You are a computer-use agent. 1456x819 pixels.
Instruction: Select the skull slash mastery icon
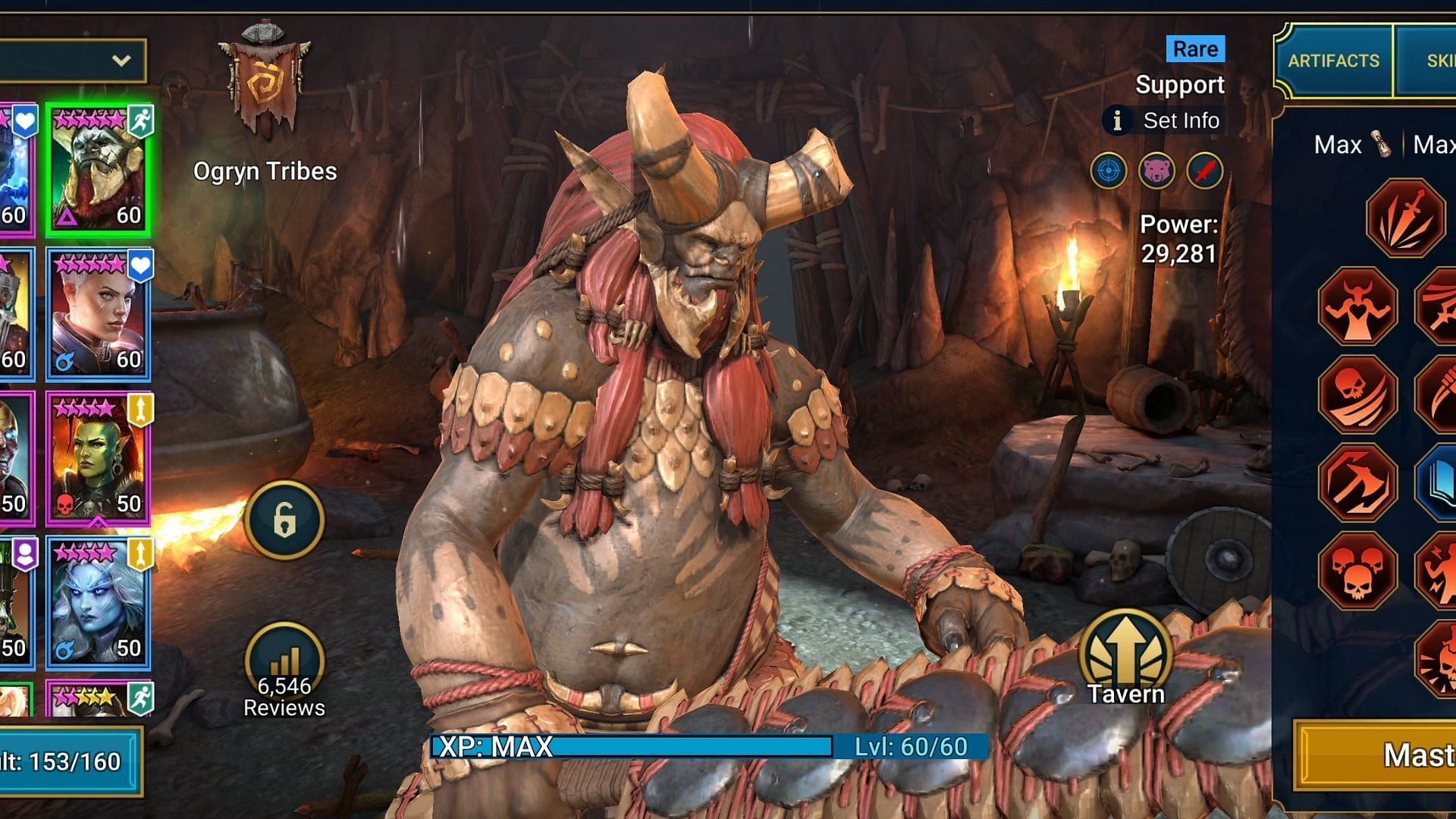[x=1357, y=394]
